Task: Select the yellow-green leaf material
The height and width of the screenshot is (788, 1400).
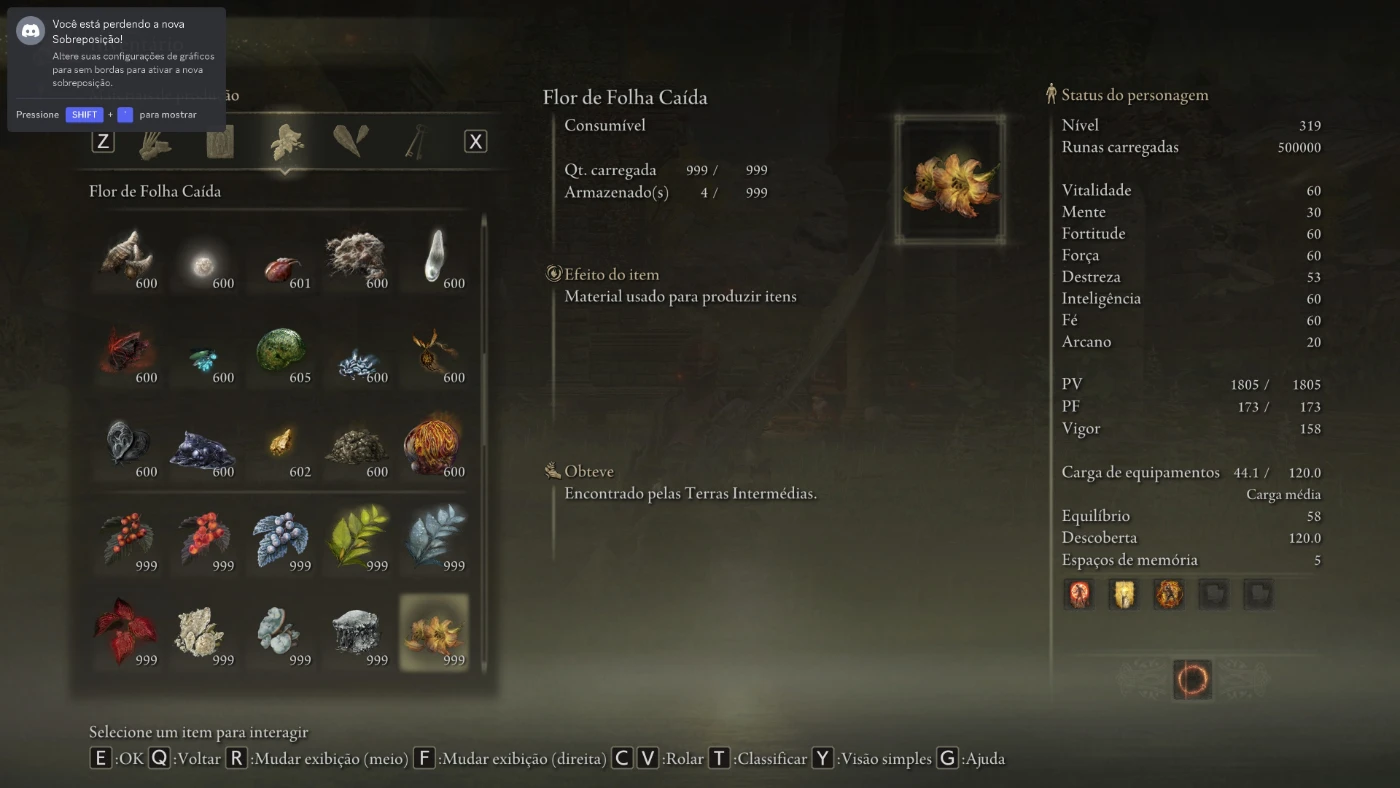Action: [x=357, y=538]
